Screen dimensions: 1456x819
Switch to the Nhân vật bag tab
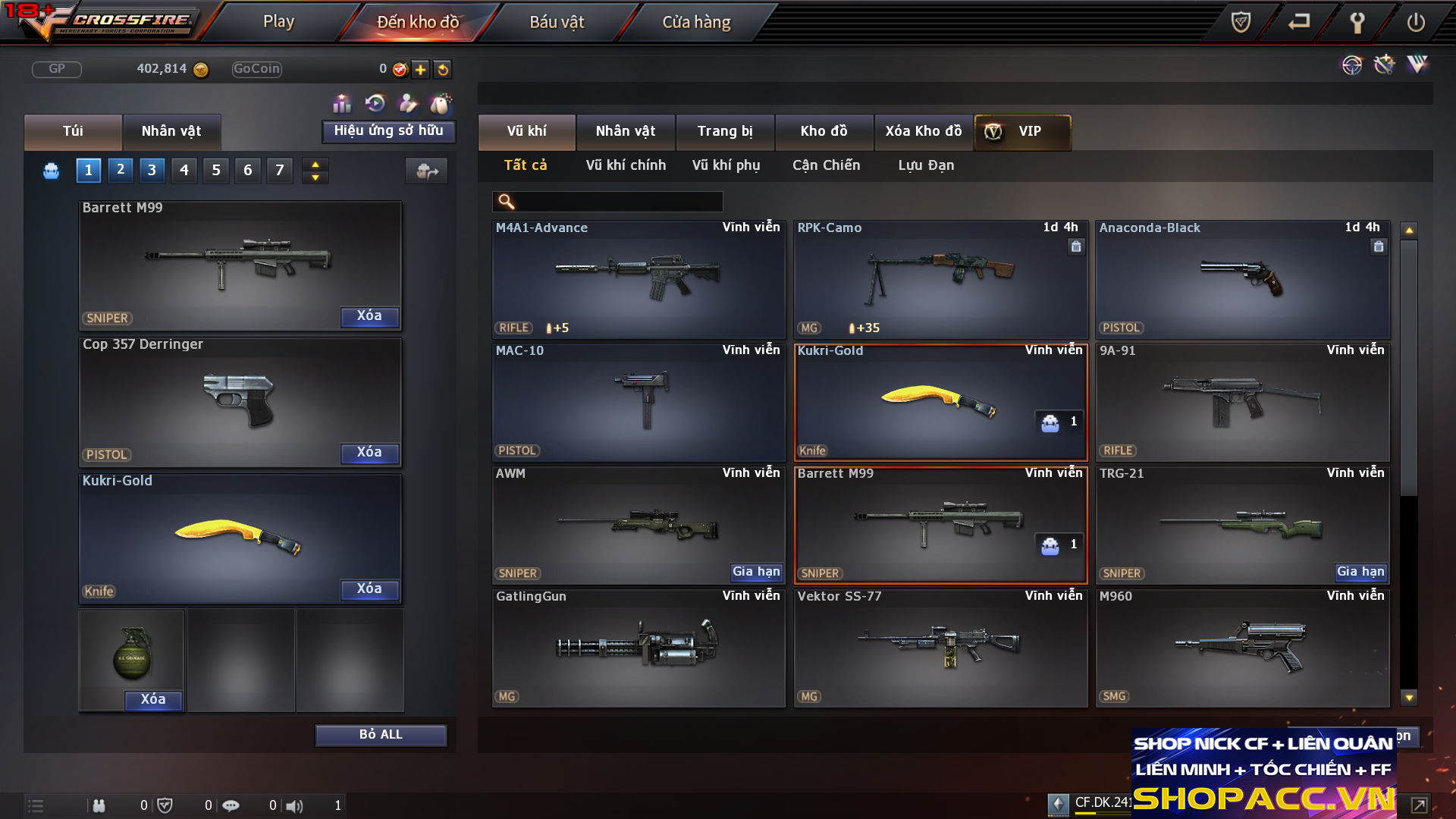(x=171, y=131)
